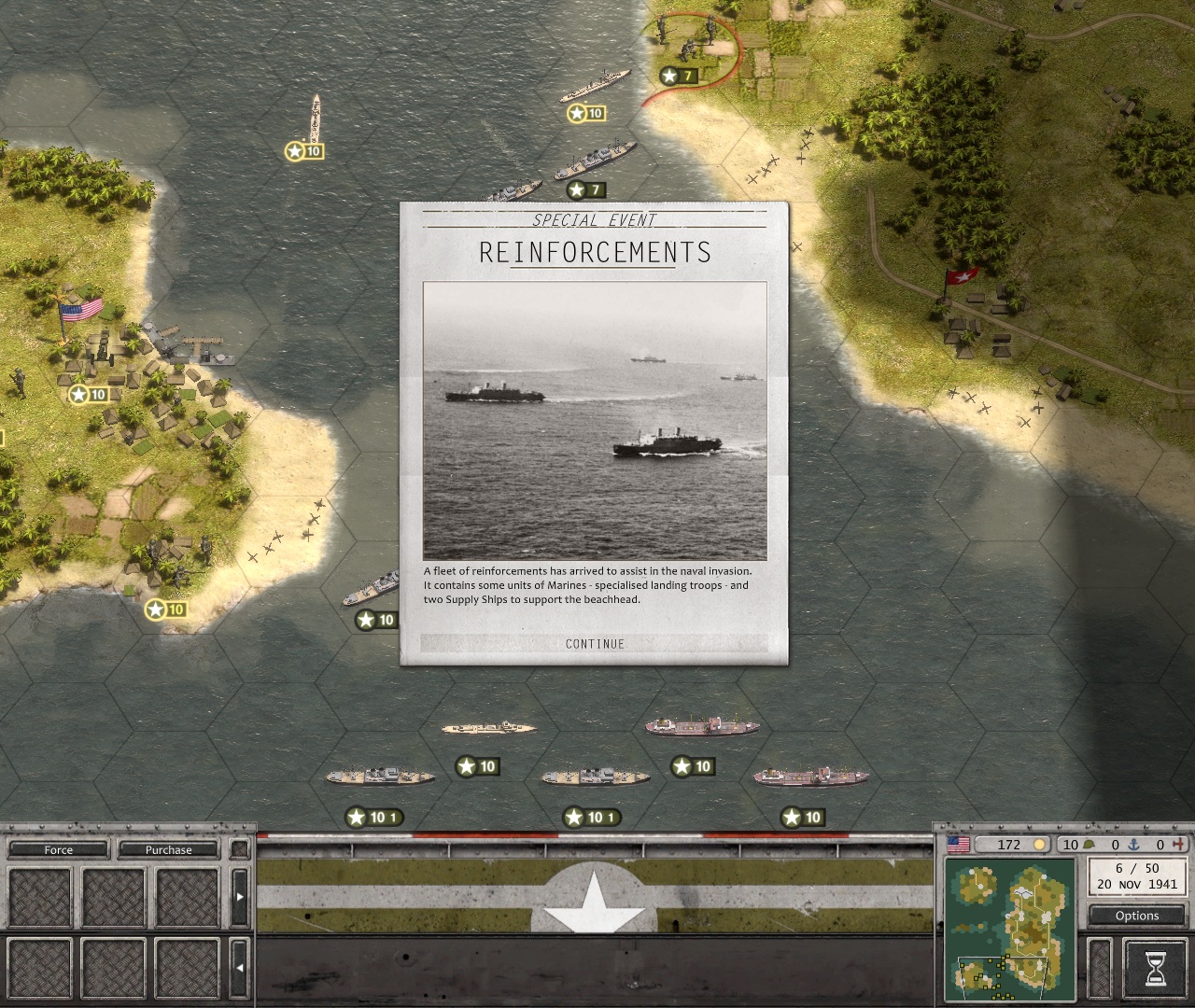Screen dimensions: 1195x1008
Task: Click the American flag faction icon
Action: tap(958, 845)
